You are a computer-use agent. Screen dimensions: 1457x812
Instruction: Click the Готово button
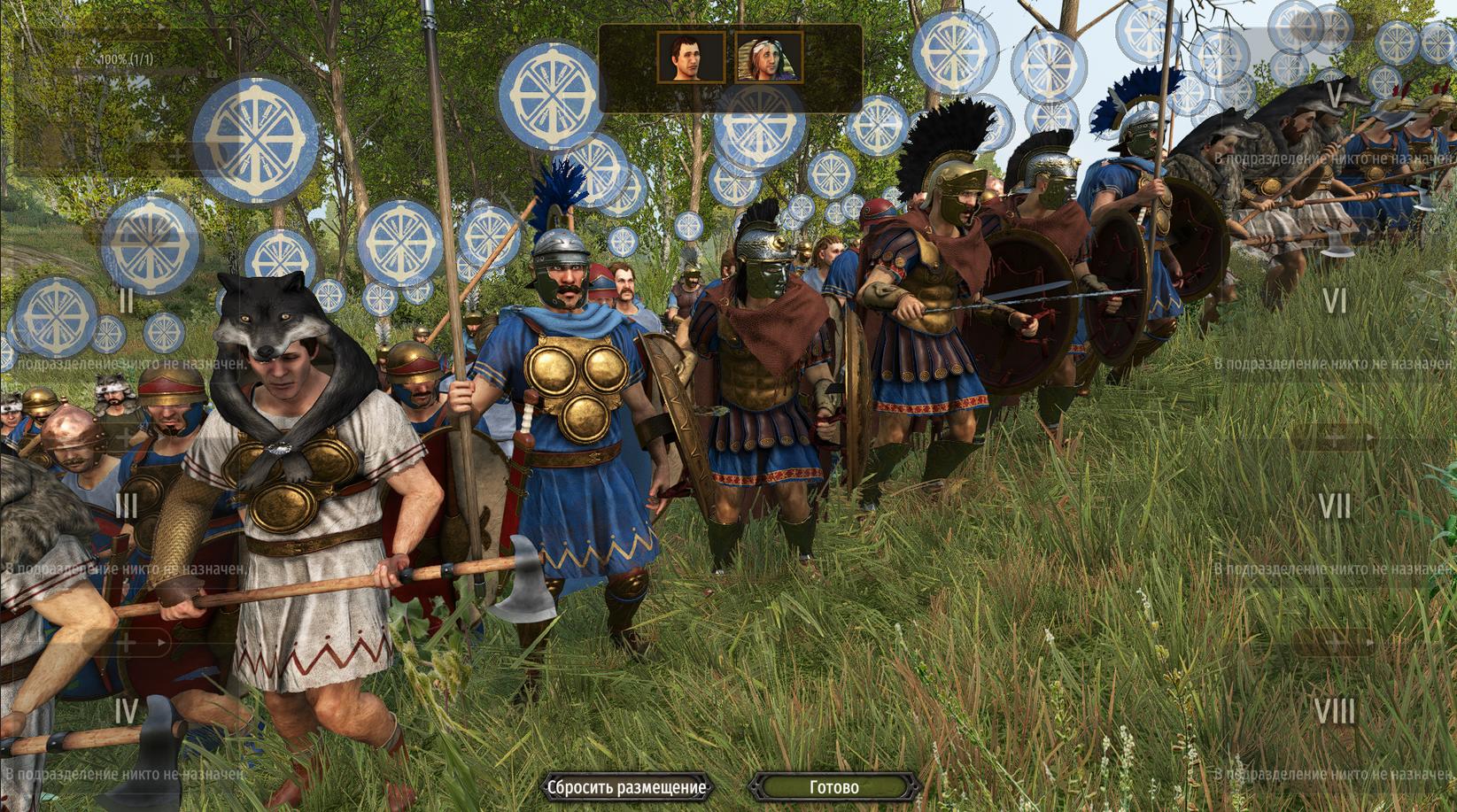click(833, 786)
